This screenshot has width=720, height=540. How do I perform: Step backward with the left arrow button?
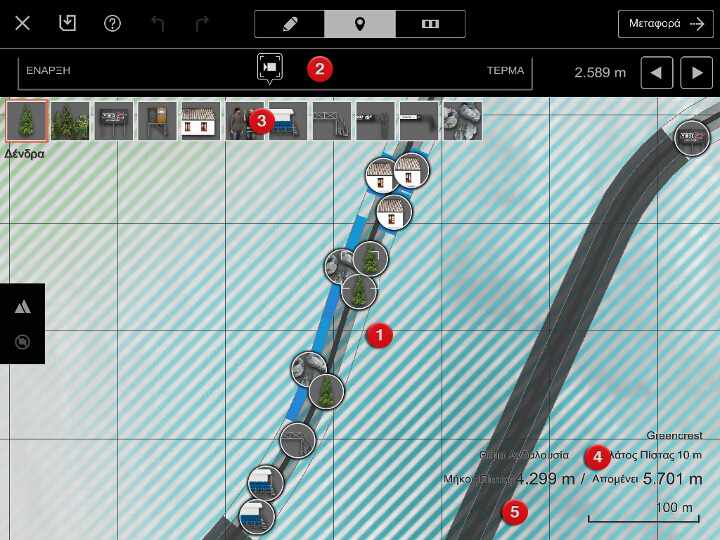tap(656, 72)
